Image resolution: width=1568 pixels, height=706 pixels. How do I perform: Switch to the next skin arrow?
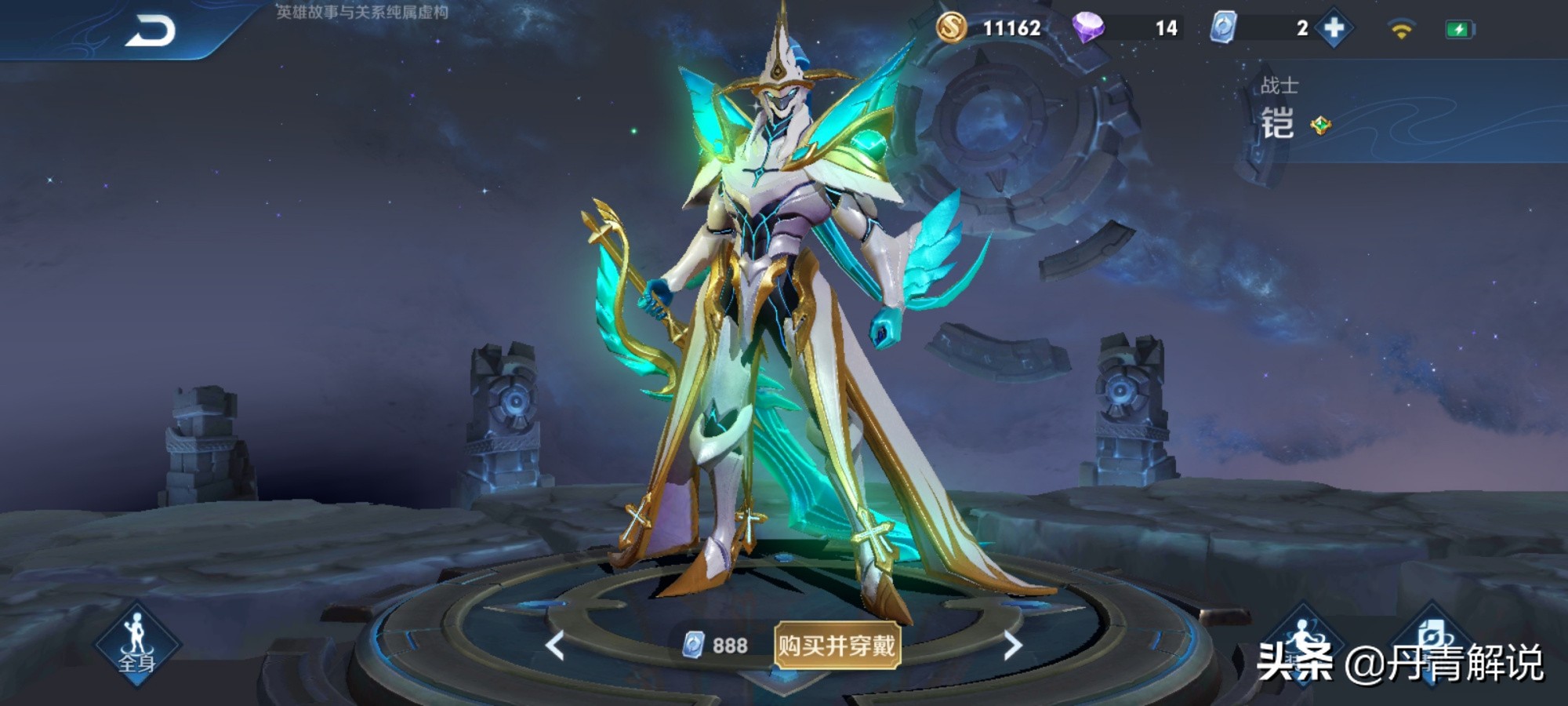pos(1012,646)
